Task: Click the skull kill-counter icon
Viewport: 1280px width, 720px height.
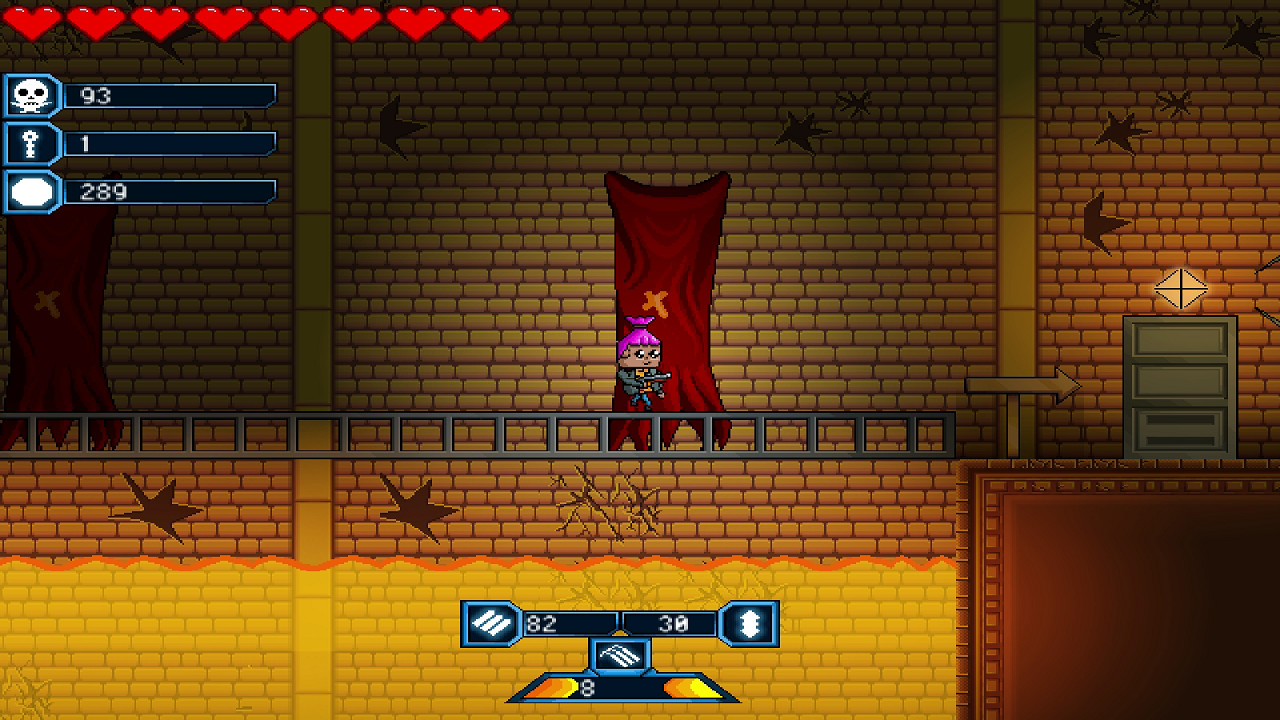Action: 31,96
